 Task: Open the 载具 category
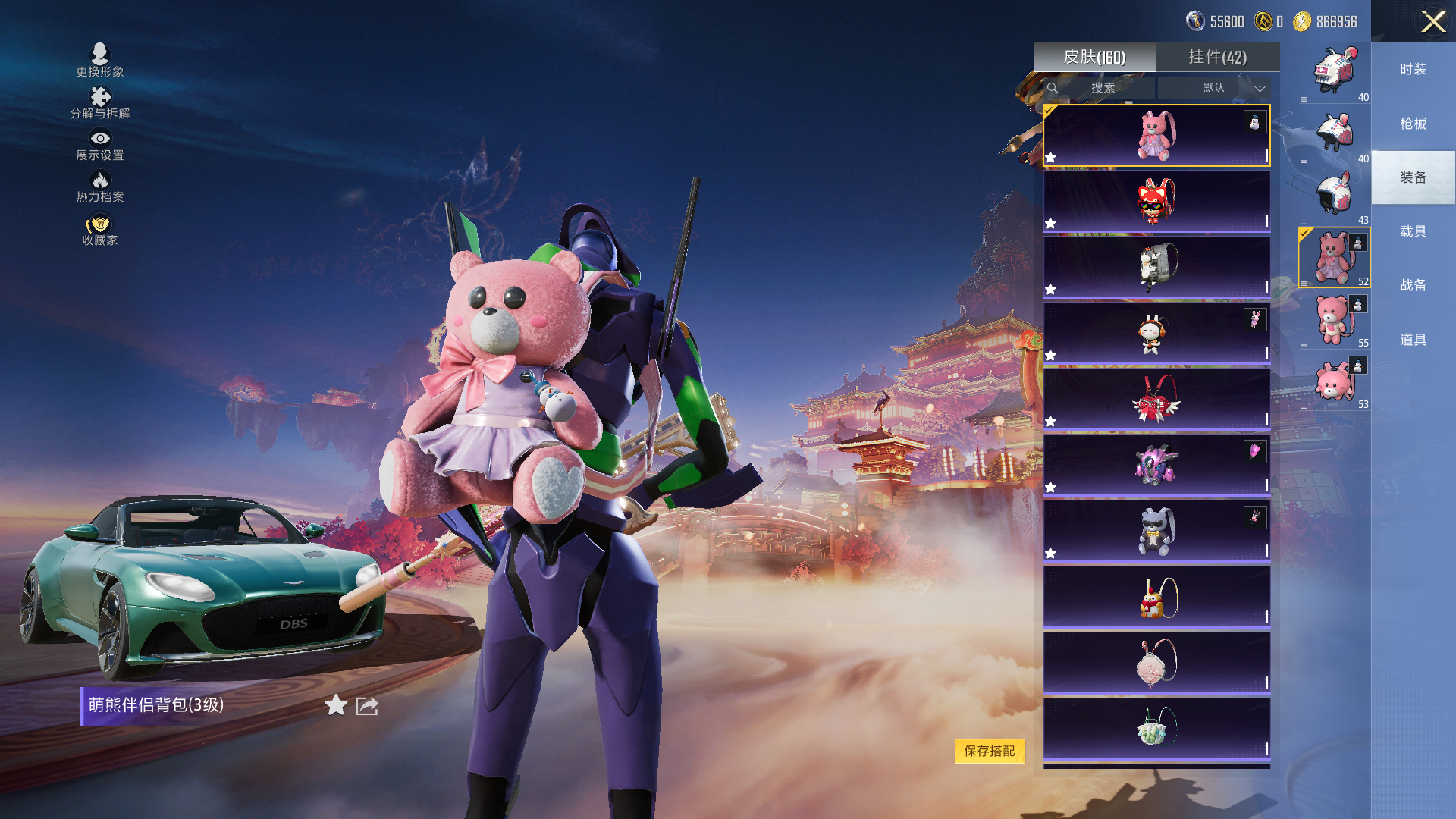click(1413, 231)
